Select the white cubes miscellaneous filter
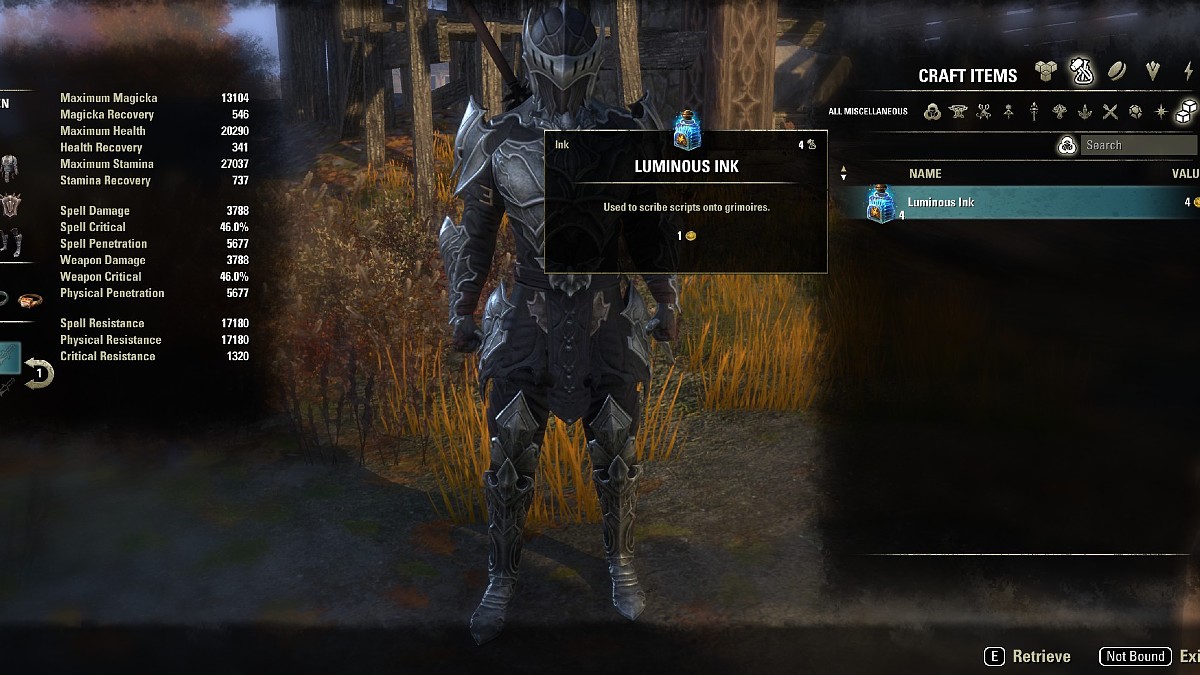The height and width of the screenshot is (675, 1200). click(x=1186, y=111)
